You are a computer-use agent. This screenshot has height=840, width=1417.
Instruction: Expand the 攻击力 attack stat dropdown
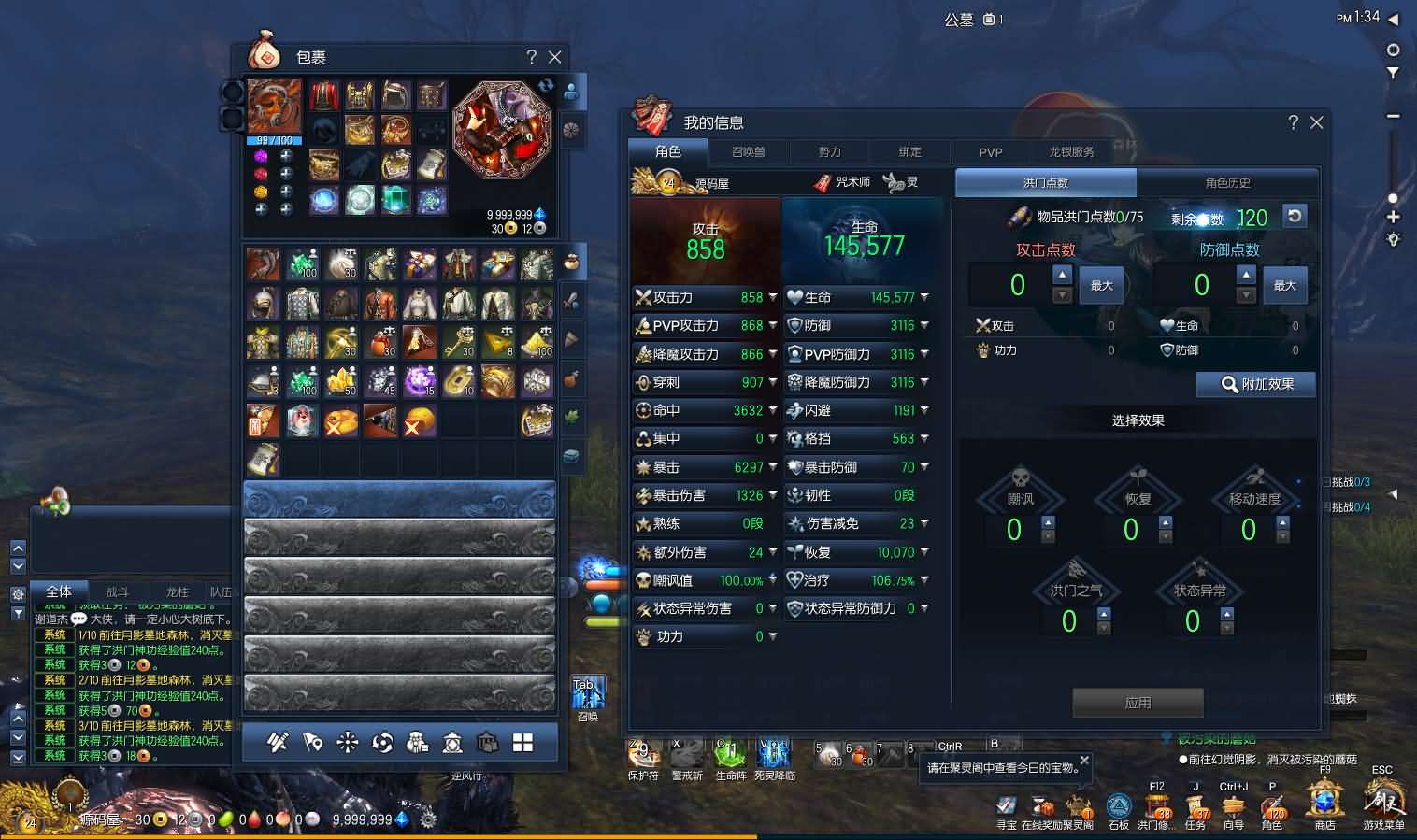[x=773, y=297]
